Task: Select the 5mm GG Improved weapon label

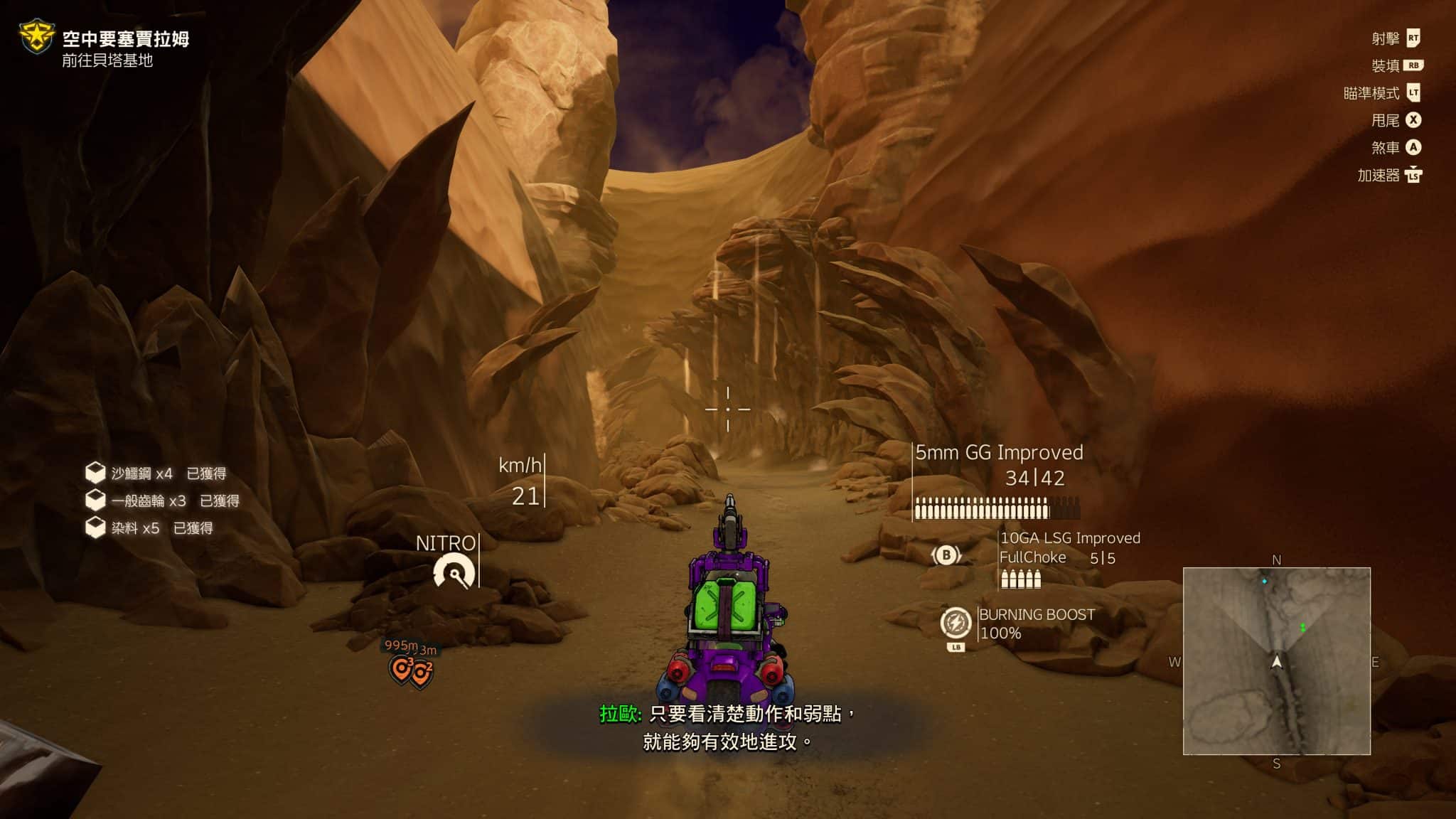Action: [999, 453]
